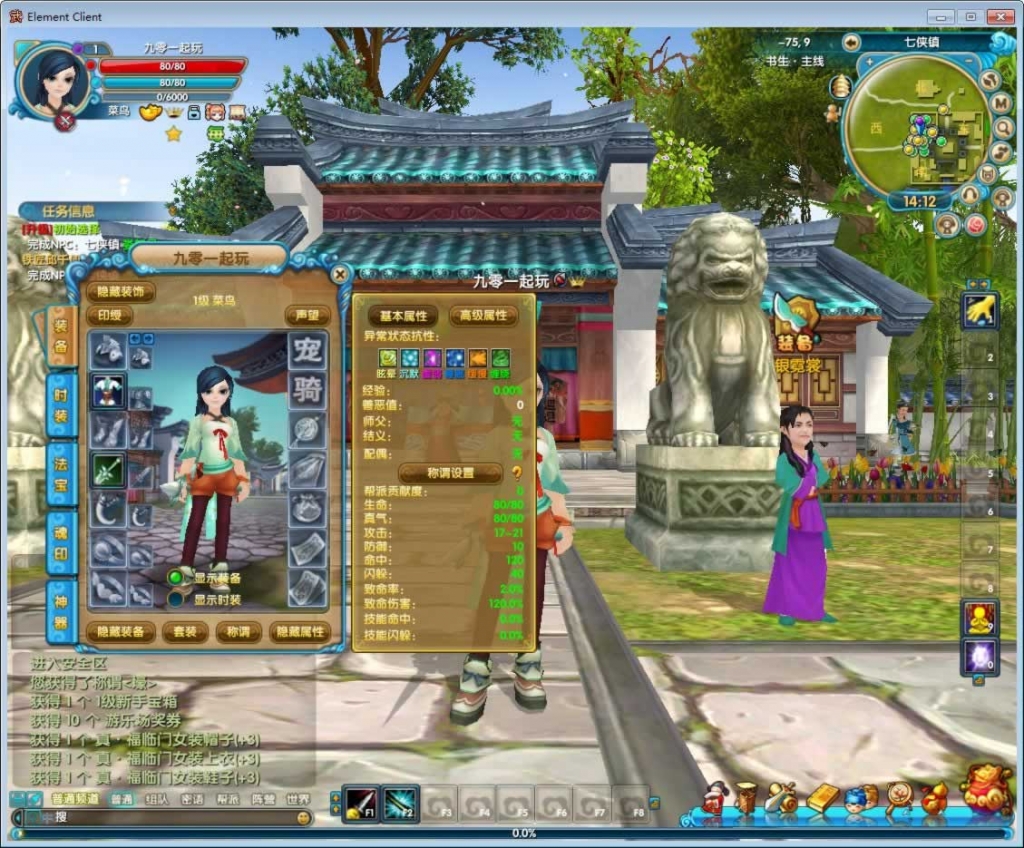Click the 隐藏装饰 button
Viewport: 1024px width, 848px height.
(120, 292)
